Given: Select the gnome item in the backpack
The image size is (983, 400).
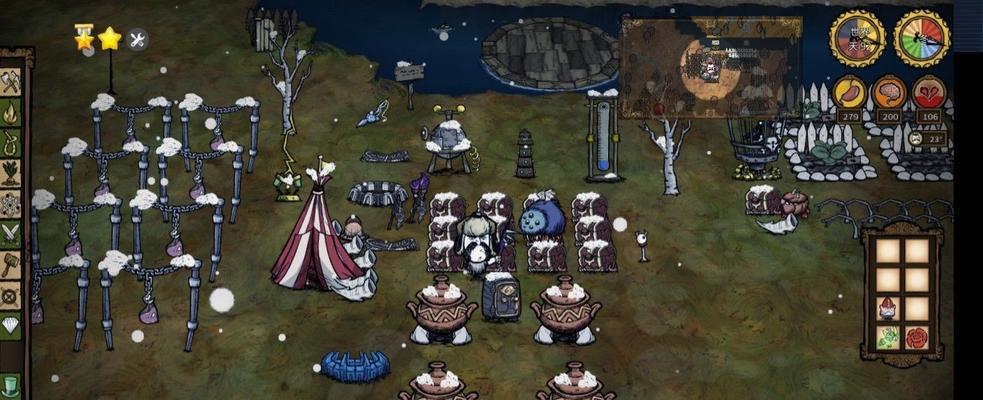Looking at the screenshot, I should tap(886, 309).
